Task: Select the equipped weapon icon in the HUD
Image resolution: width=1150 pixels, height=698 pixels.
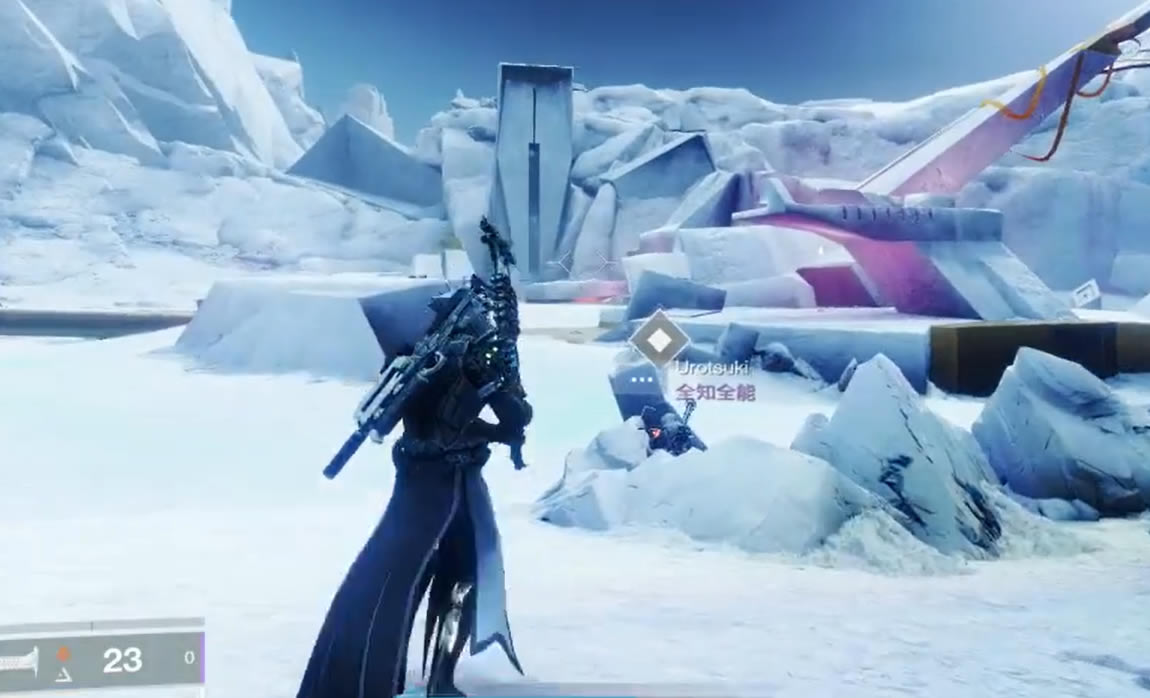Action: coord(18,660)
